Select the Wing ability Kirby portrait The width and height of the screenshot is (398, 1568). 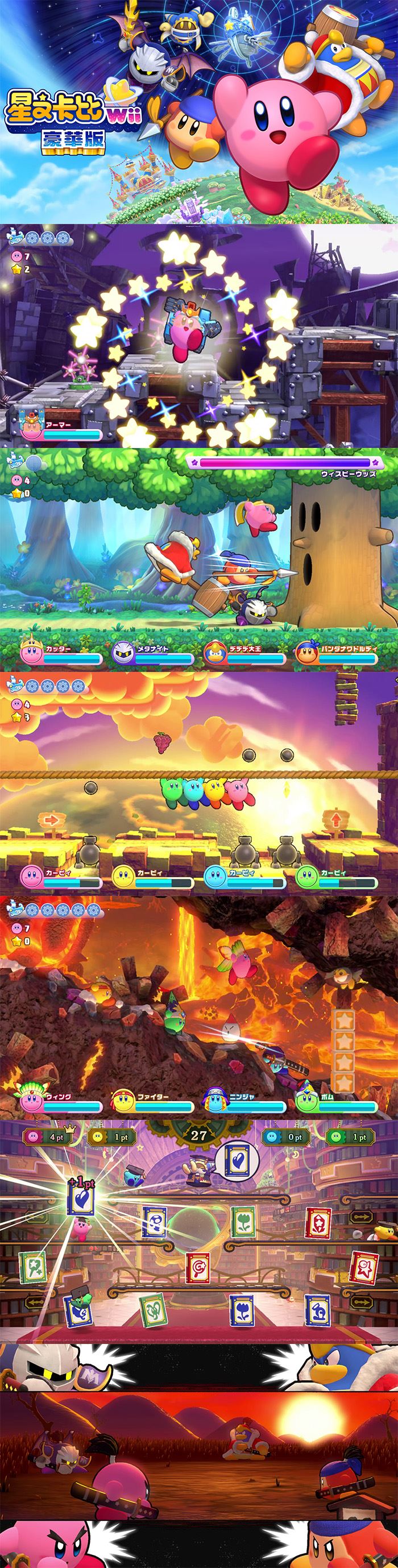31,1100
